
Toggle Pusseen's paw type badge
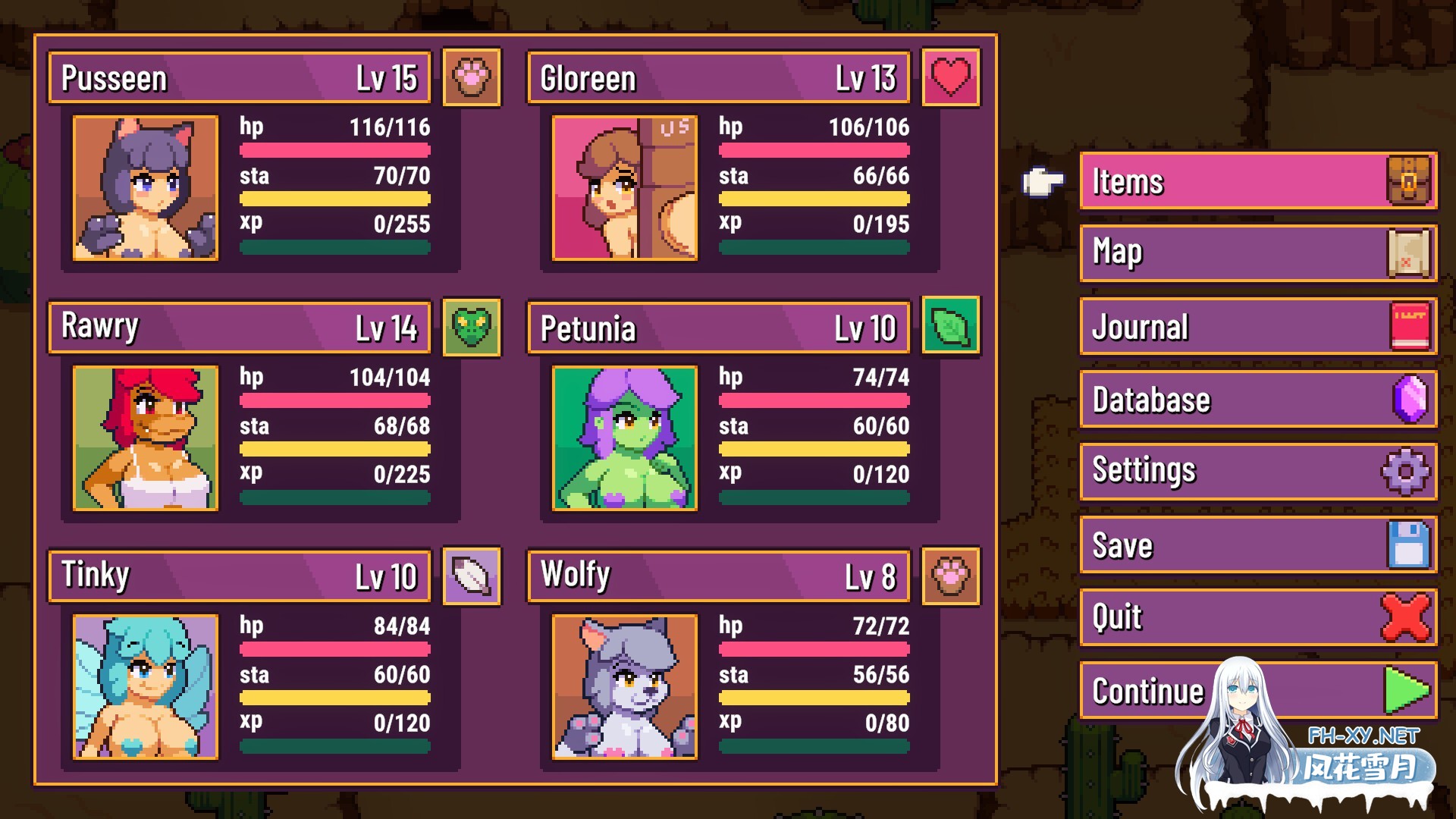pyautogui.click(x=472, y=77)
